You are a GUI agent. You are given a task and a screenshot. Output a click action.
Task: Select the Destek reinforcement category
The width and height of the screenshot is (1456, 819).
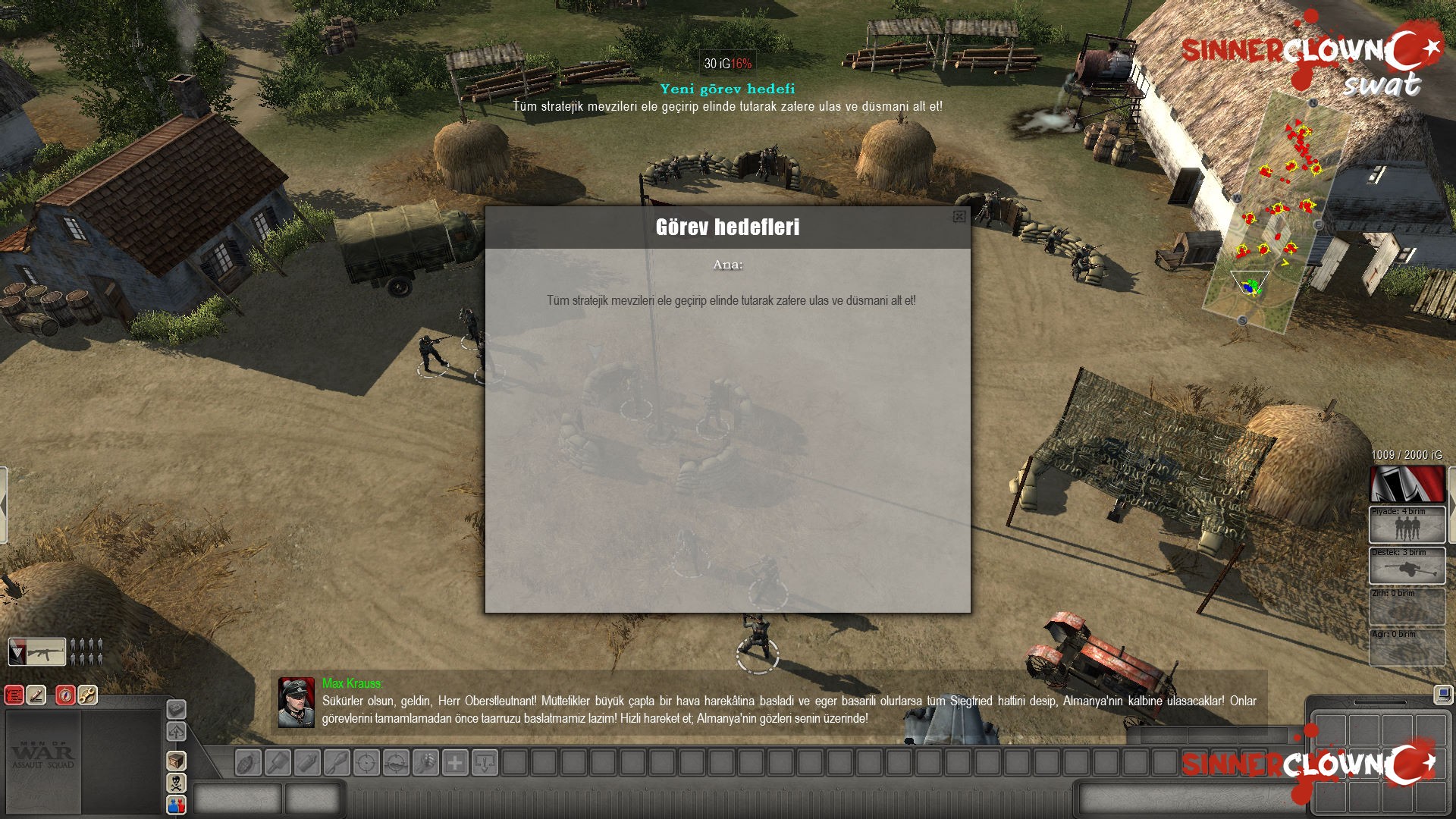click(1407, 566)
